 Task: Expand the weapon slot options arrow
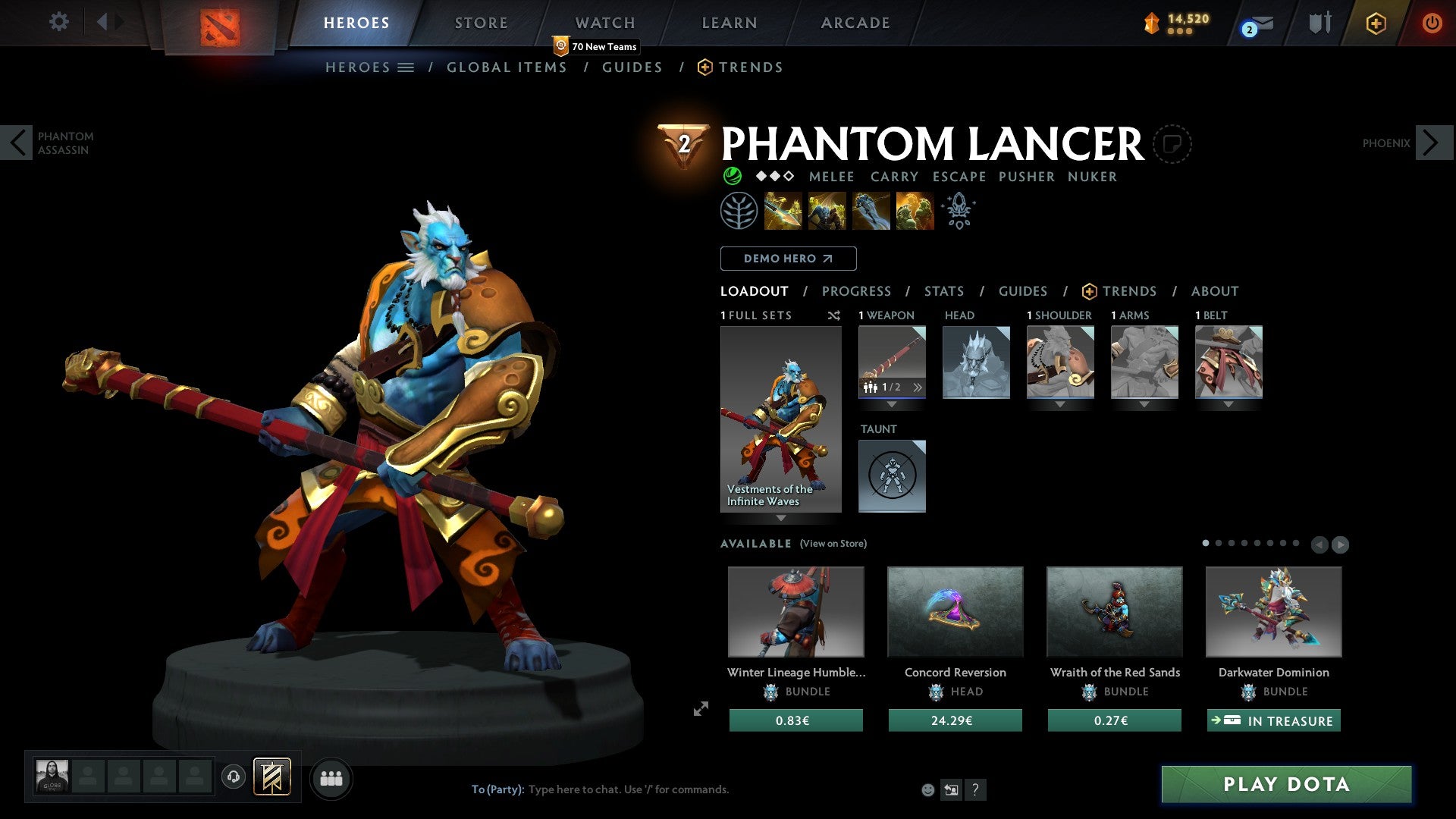pyautogui.click(x=893, y=404)
